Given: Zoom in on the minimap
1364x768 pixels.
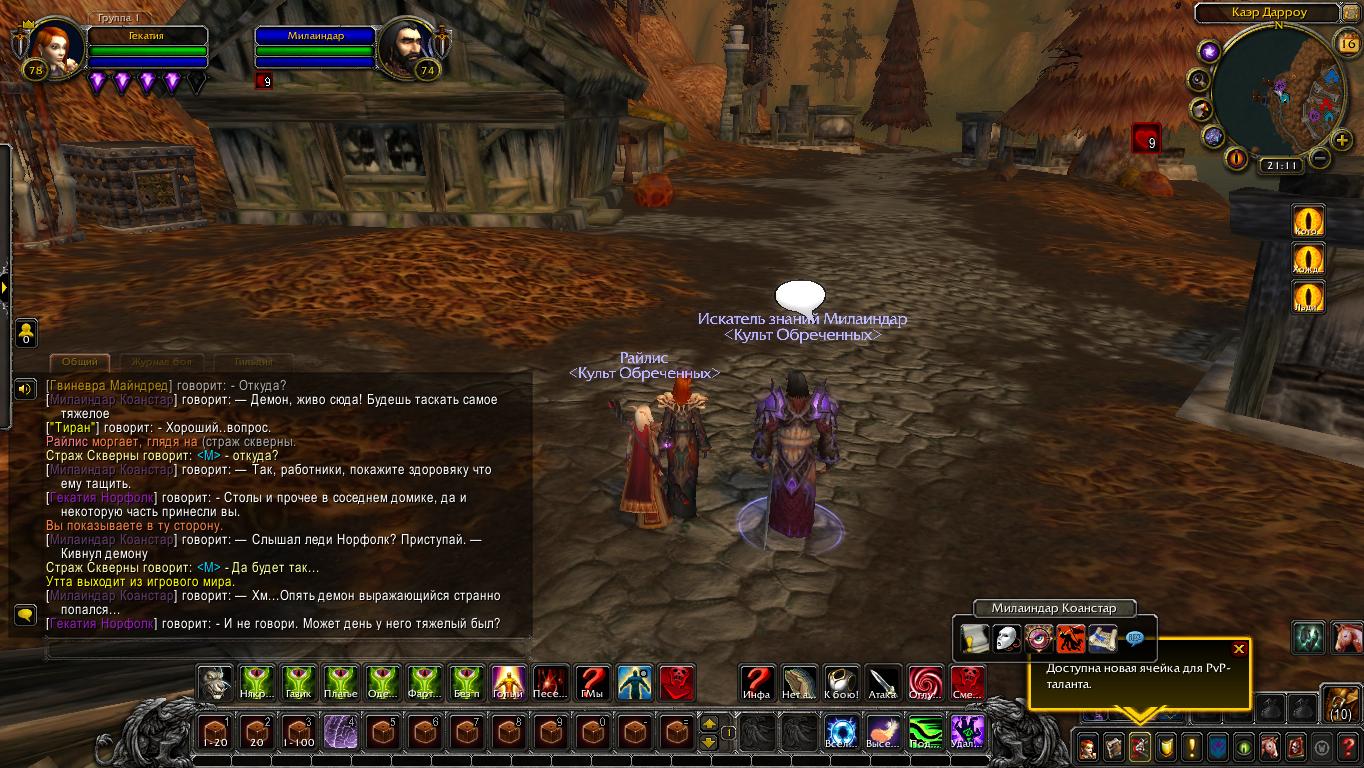Looking at the screenshot, I should click(x=1341, y=141).
